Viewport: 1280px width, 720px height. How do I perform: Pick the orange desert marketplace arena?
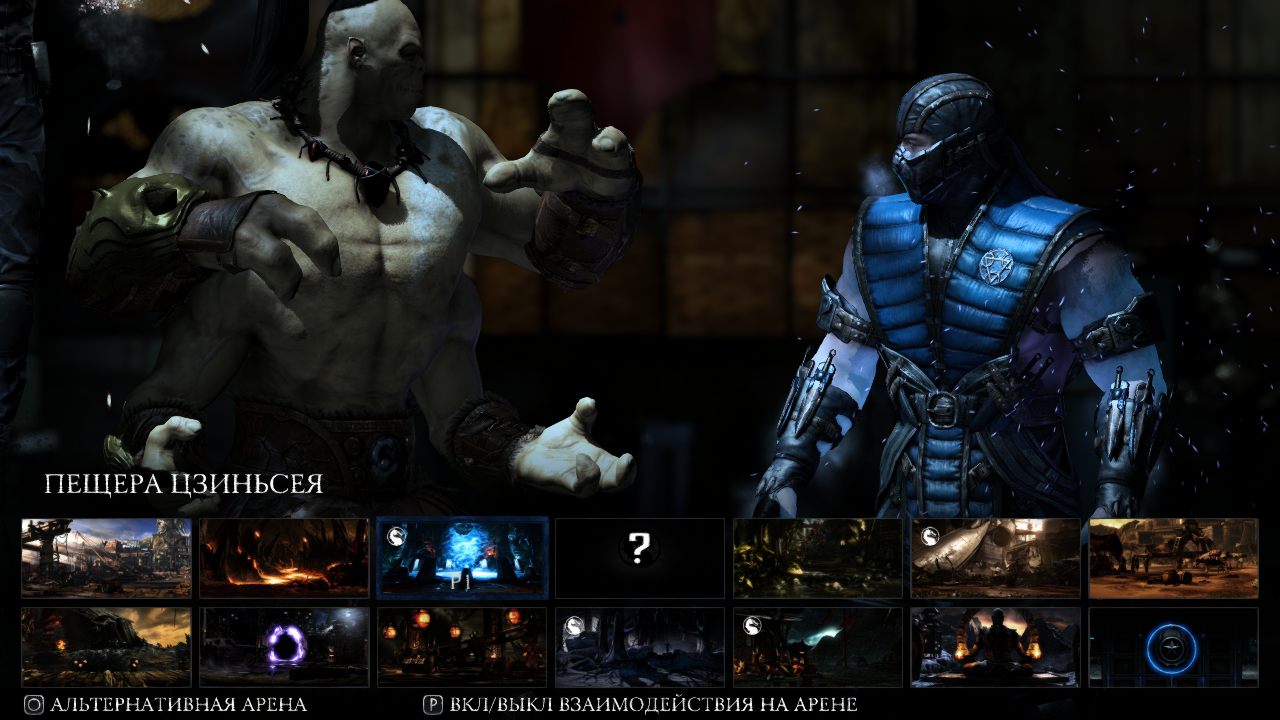[x=1173, y=558]
